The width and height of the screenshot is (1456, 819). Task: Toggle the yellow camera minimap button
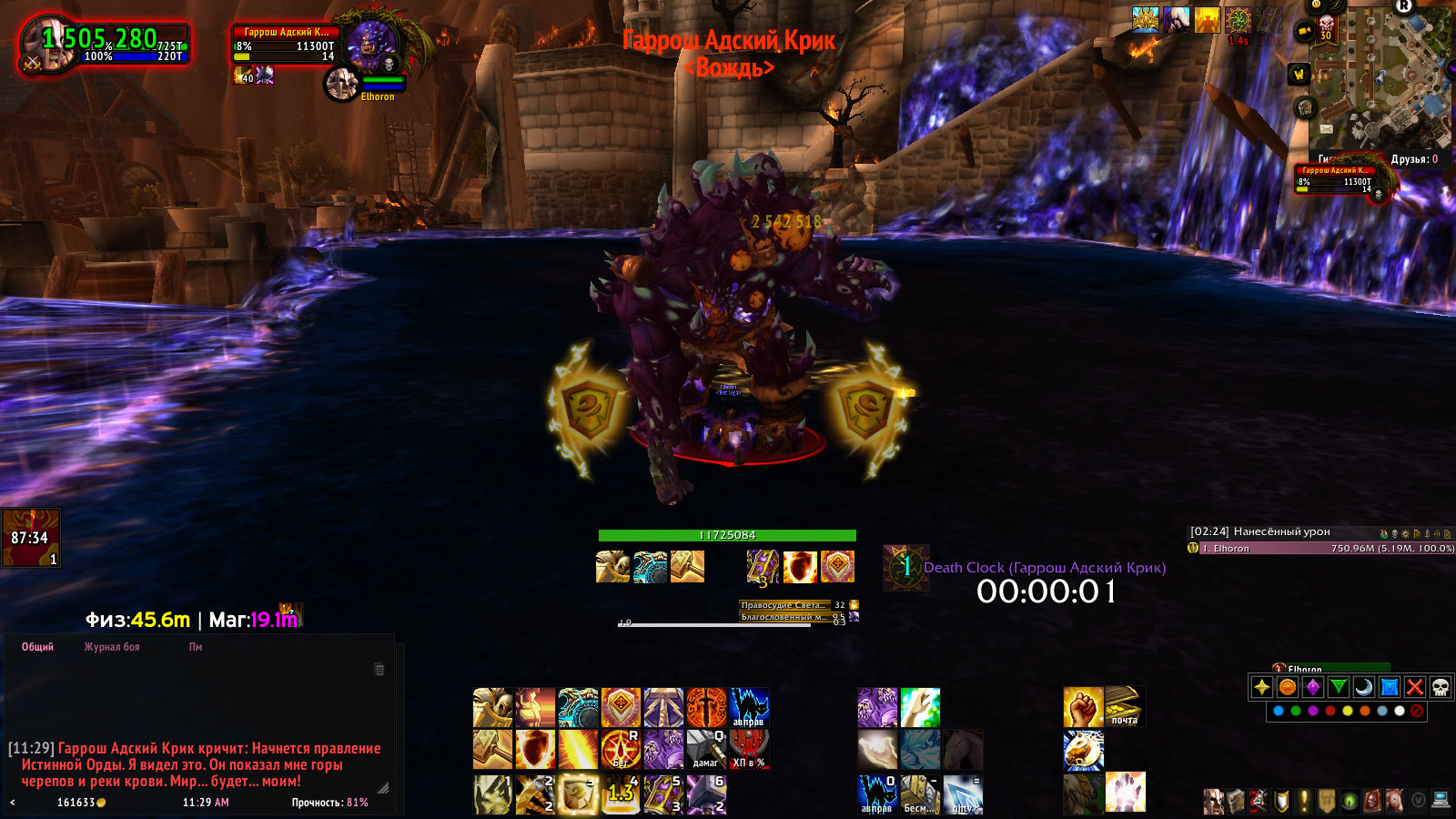pos(1304,32)
